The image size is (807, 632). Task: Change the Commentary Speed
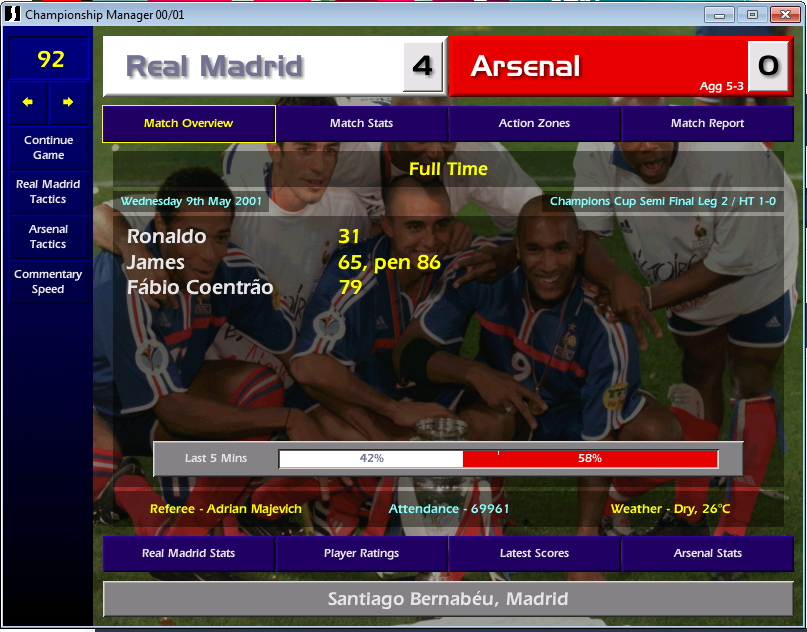tap(48, 282)
